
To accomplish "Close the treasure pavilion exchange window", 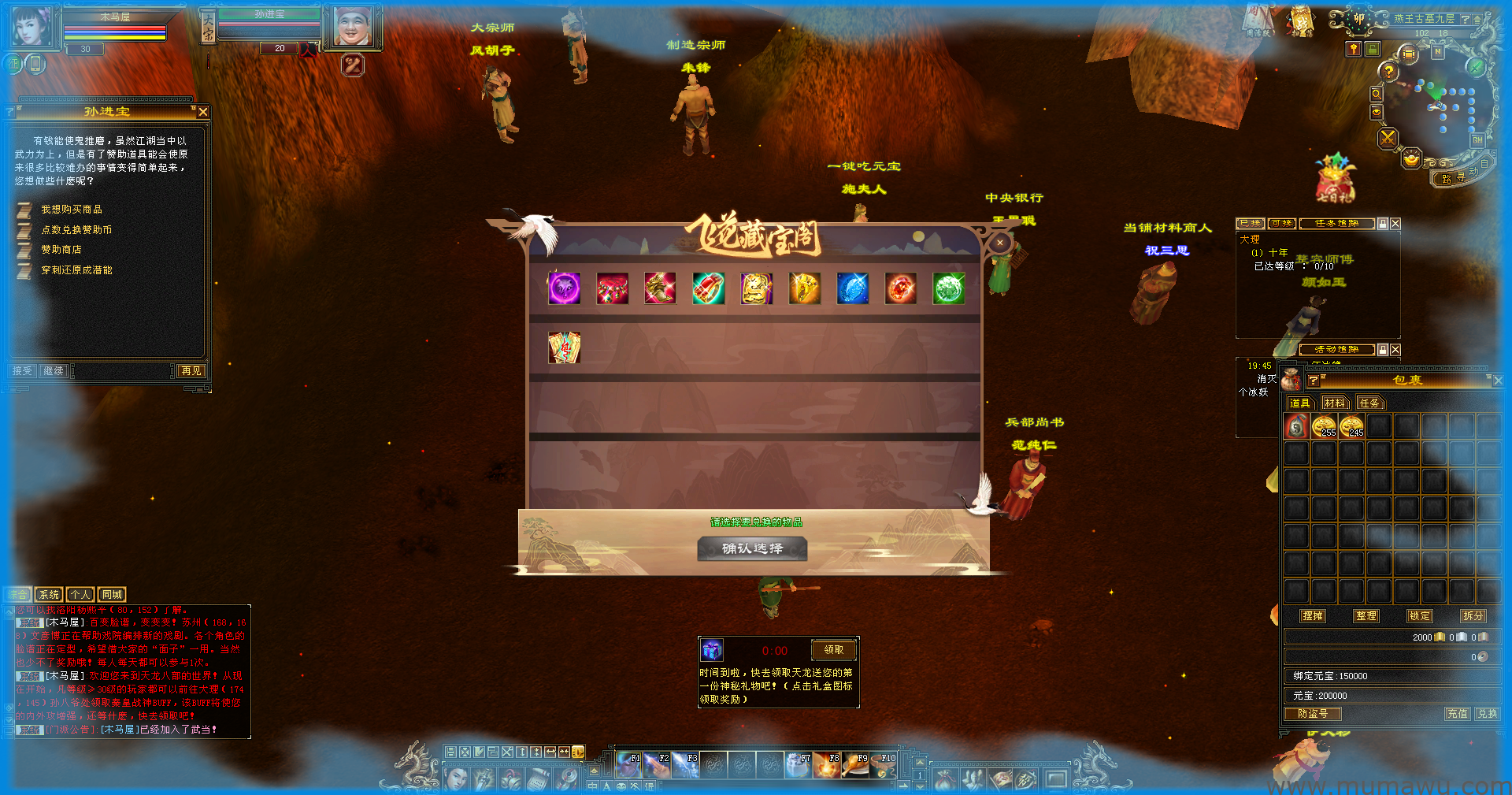I will pos(999,243).
